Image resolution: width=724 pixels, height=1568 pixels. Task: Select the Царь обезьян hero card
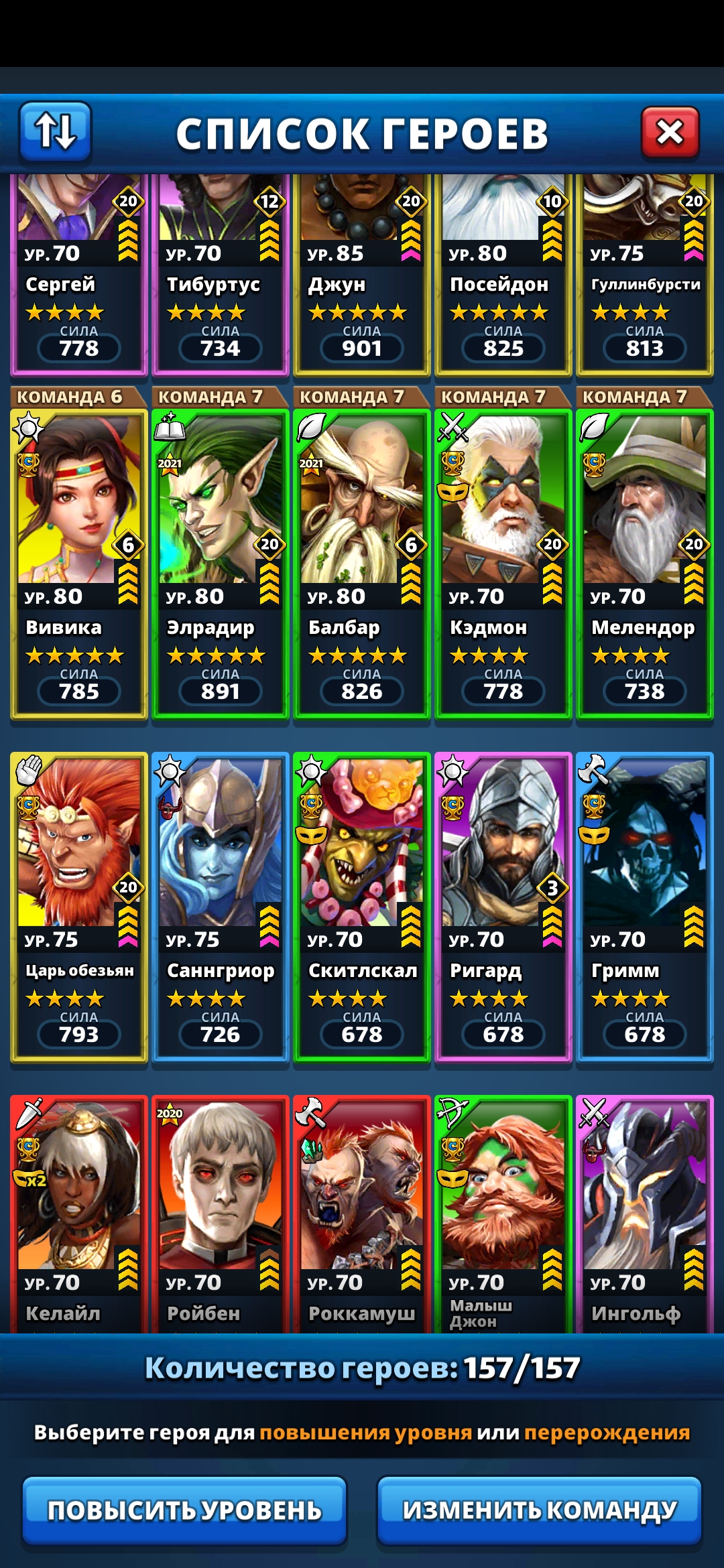click(79, 906)
